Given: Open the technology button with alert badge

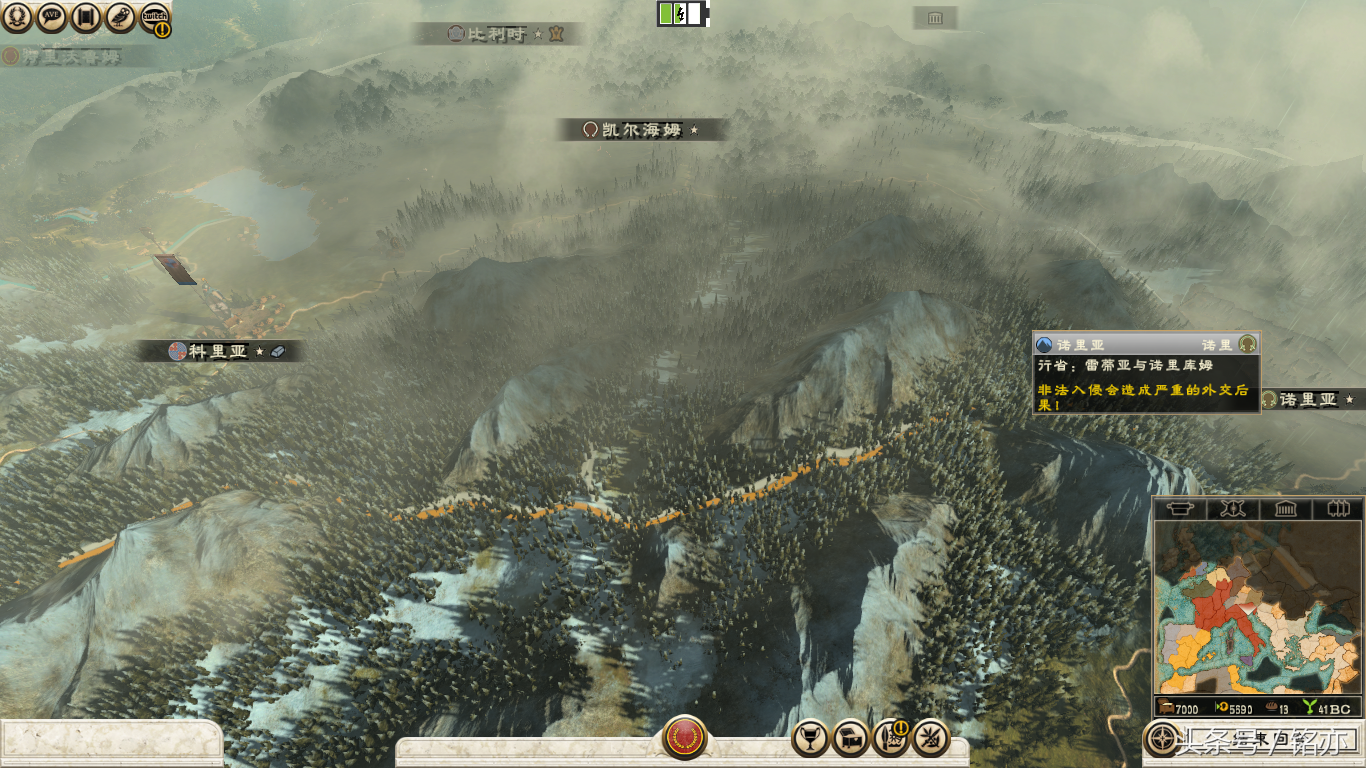Looking at the screenshot, I should (x=890, y=738).
